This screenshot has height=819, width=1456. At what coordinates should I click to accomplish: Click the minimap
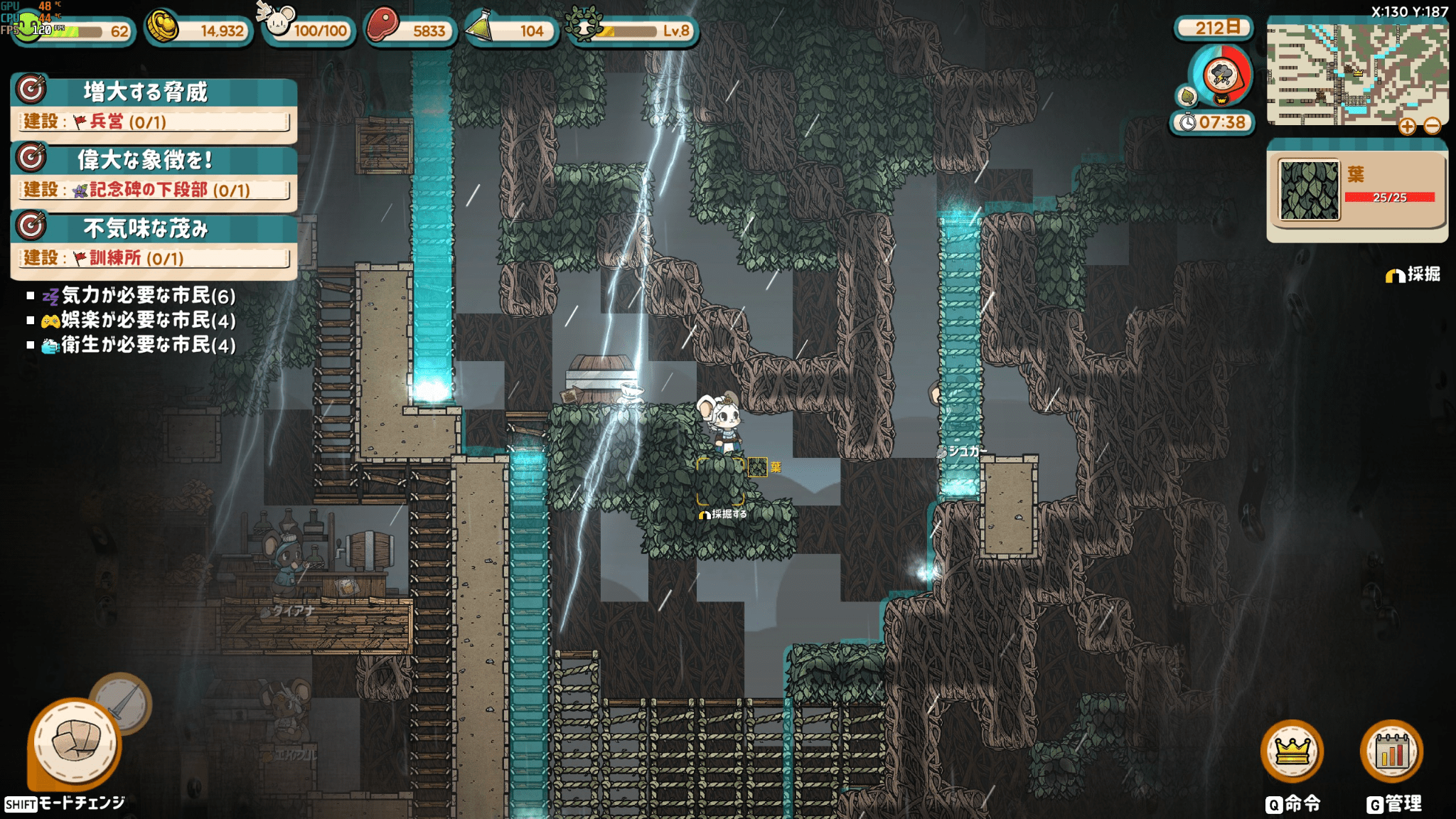[1356, 71]
